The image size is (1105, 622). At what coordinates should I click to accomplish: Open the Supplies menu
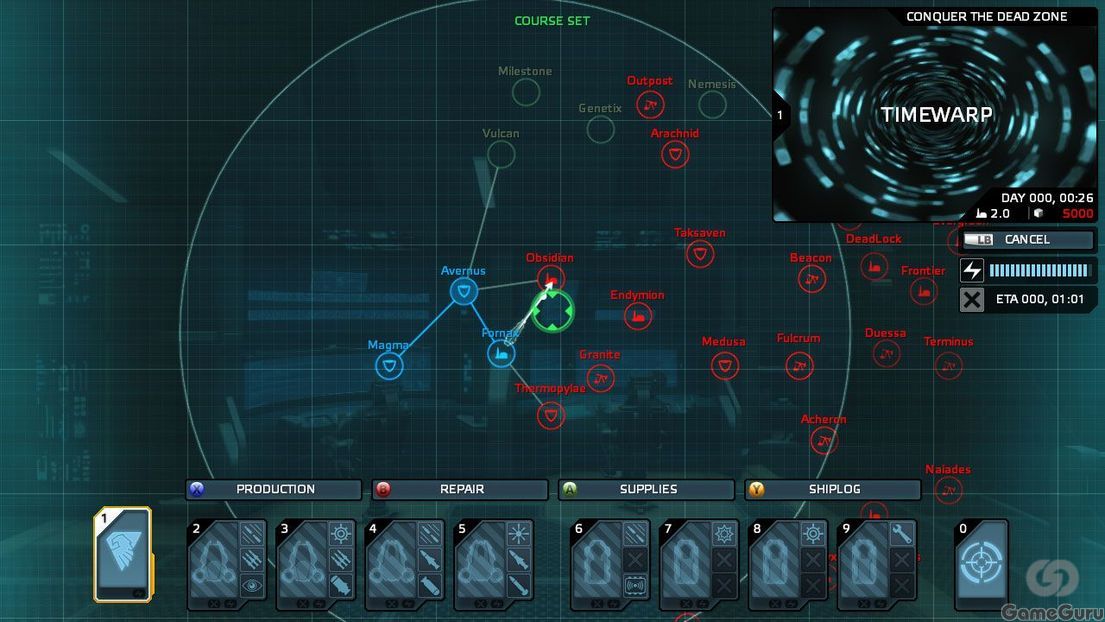[647, 490]
